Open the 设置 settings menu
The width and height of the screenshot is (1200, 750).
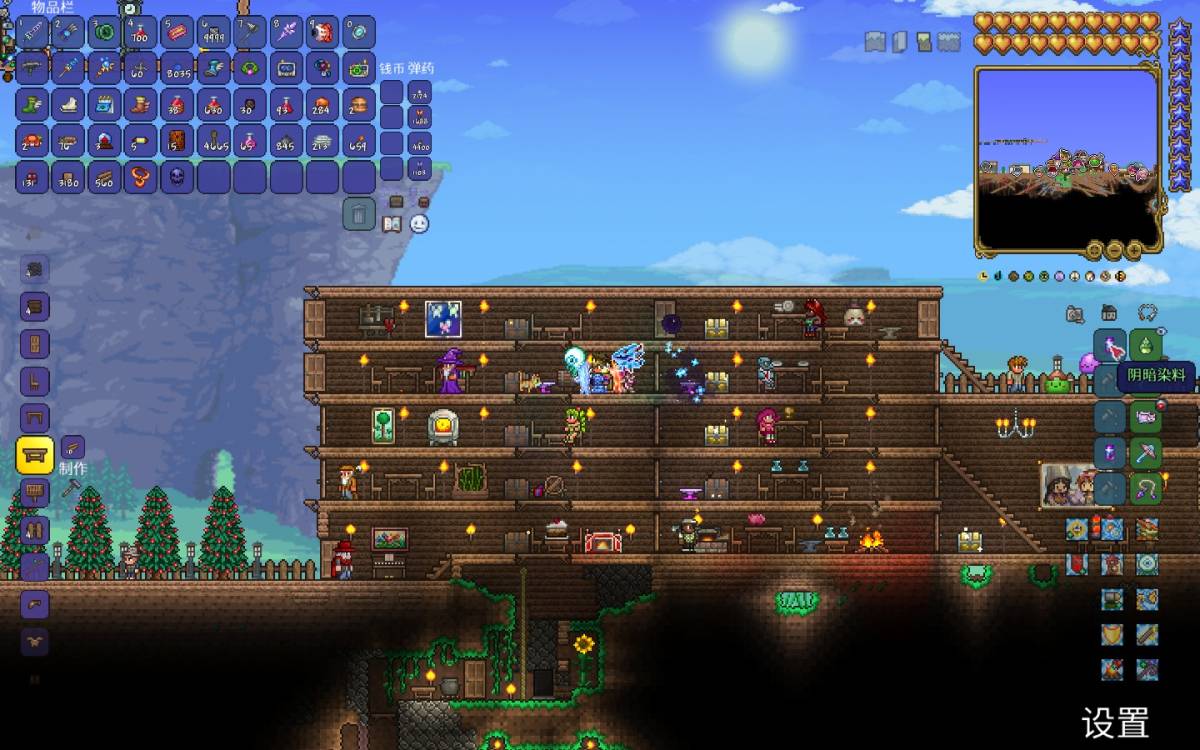(x=1115, y=721)
